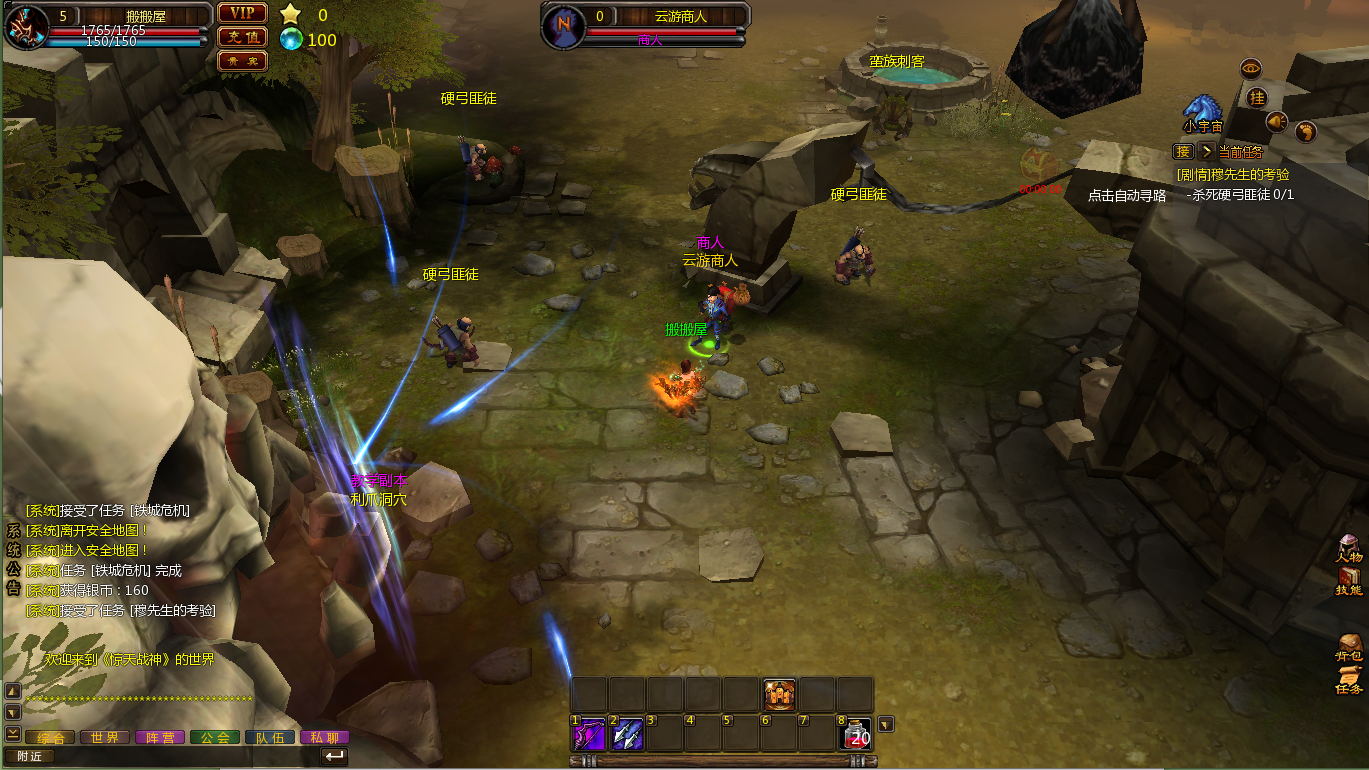Use the red potion in slot 8

coord(856,735)
